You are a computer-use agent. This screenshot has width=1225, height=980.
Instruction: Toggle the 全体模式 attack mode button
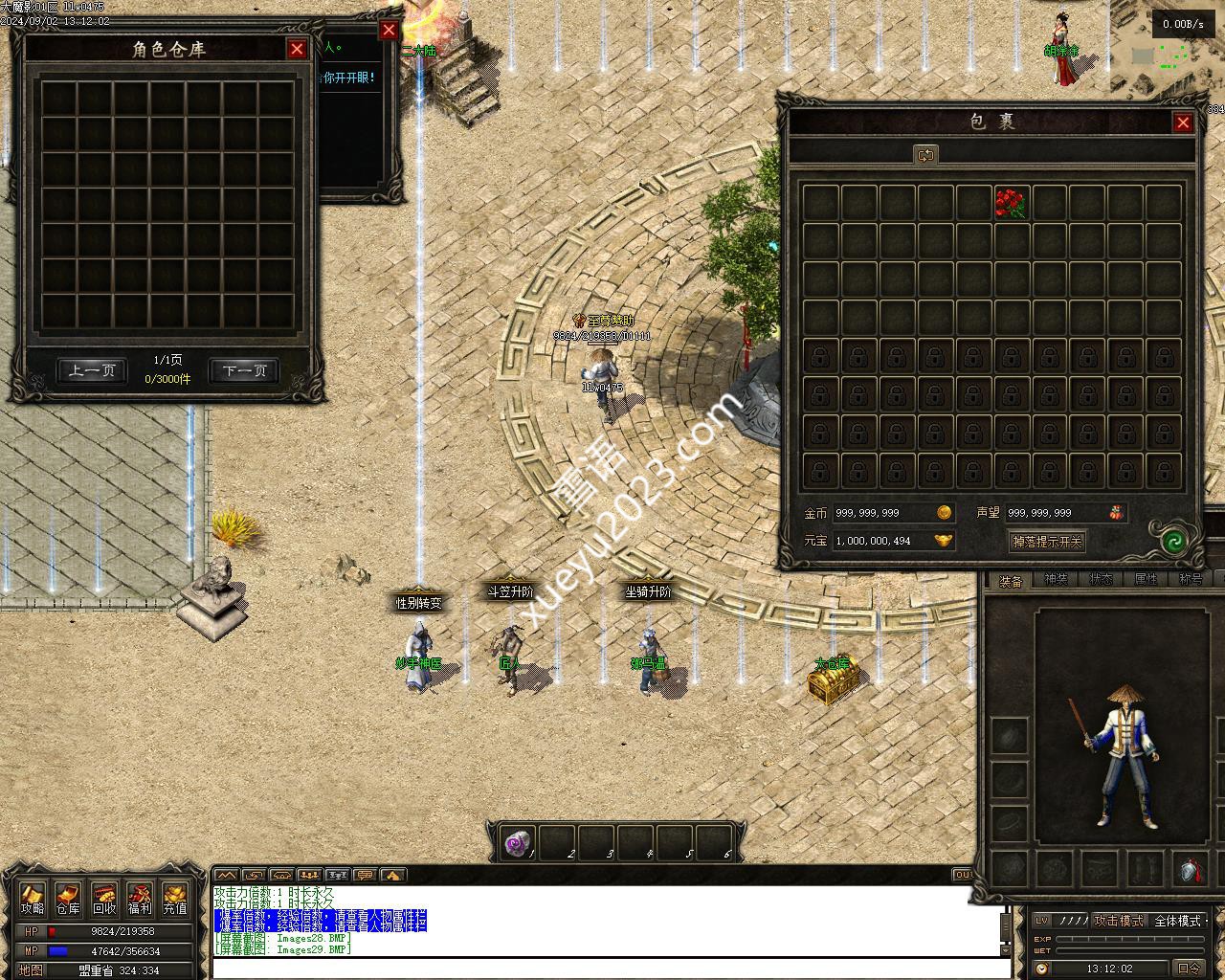[1179, 921]
